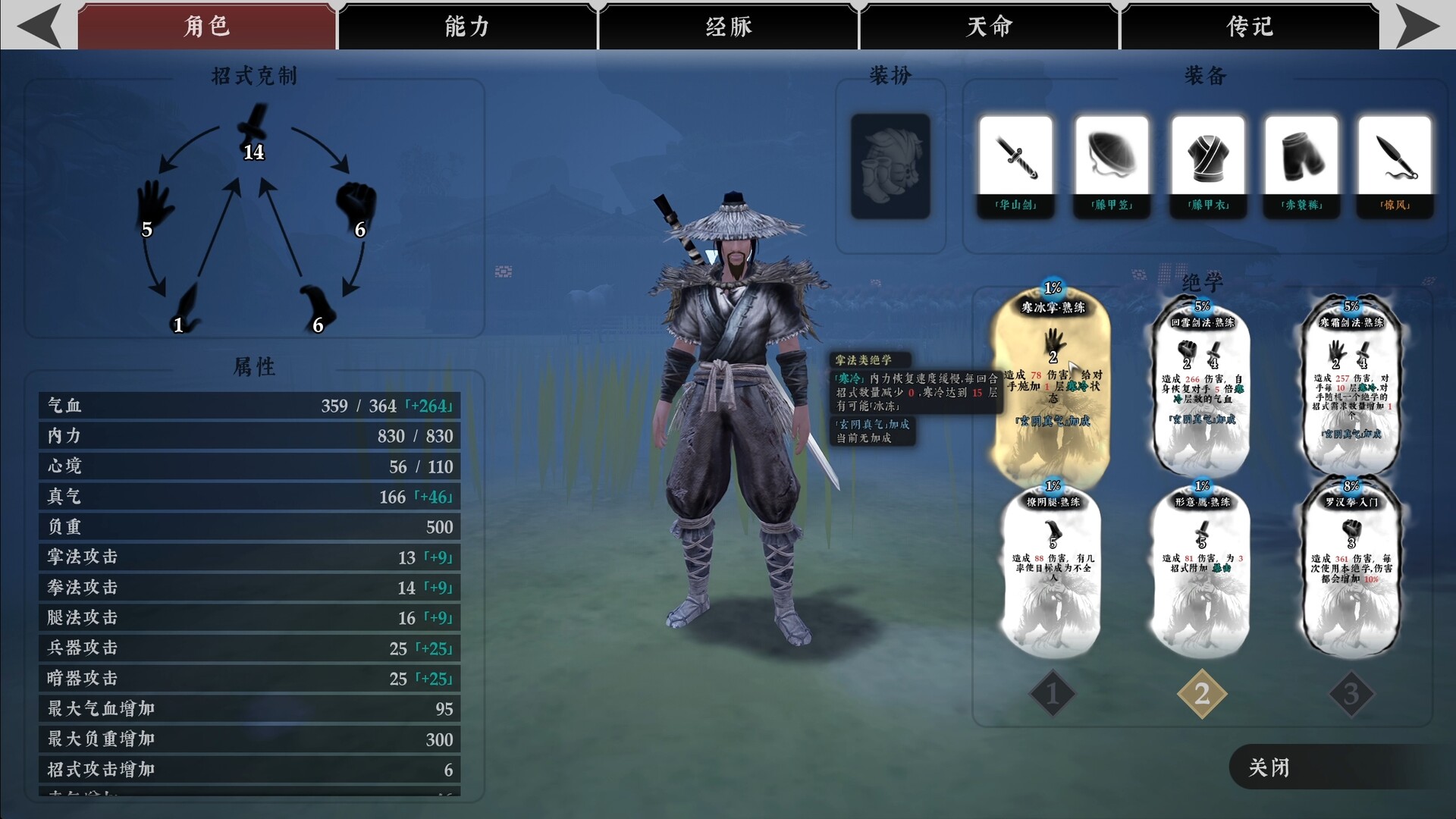The width and height of the screenshot is (1456, 819).
Task: Open the 回雪剑法·熟练 skill card
Action: 1201,387
